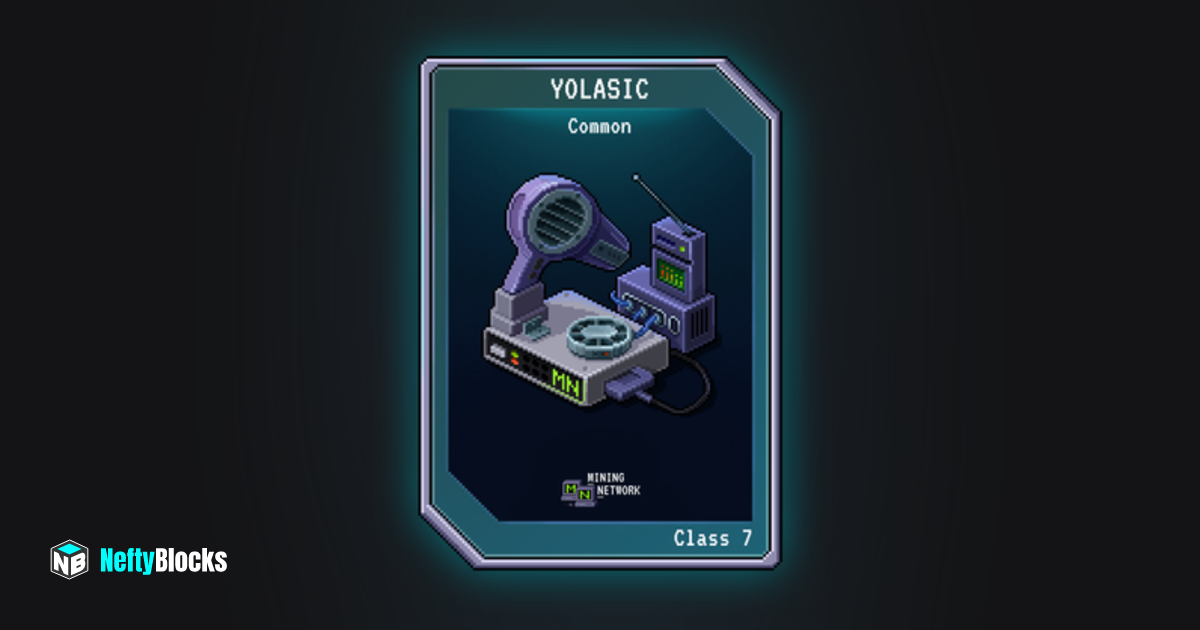The height and width of the screenshot is (630, 1200).
Task: Click the NeftyBlocks logo
Action: click(139, 560)
